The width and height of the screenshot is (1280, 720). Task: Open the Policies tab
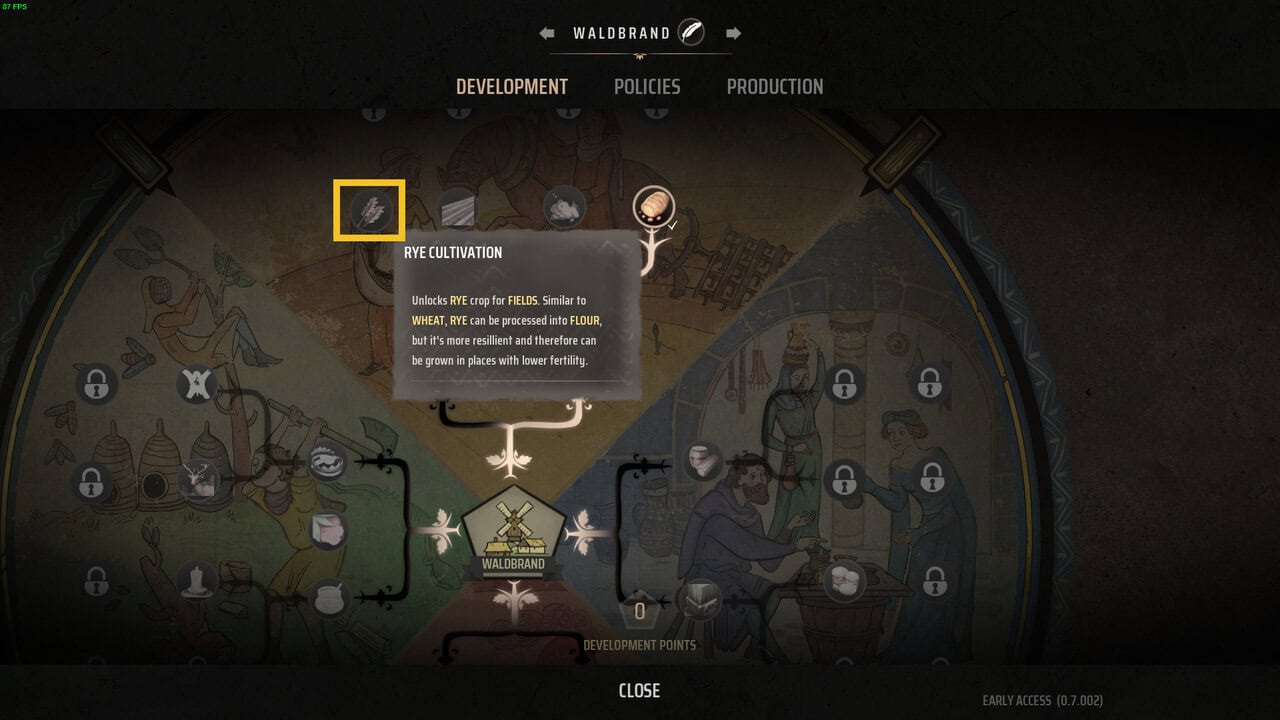click(647, 87)
